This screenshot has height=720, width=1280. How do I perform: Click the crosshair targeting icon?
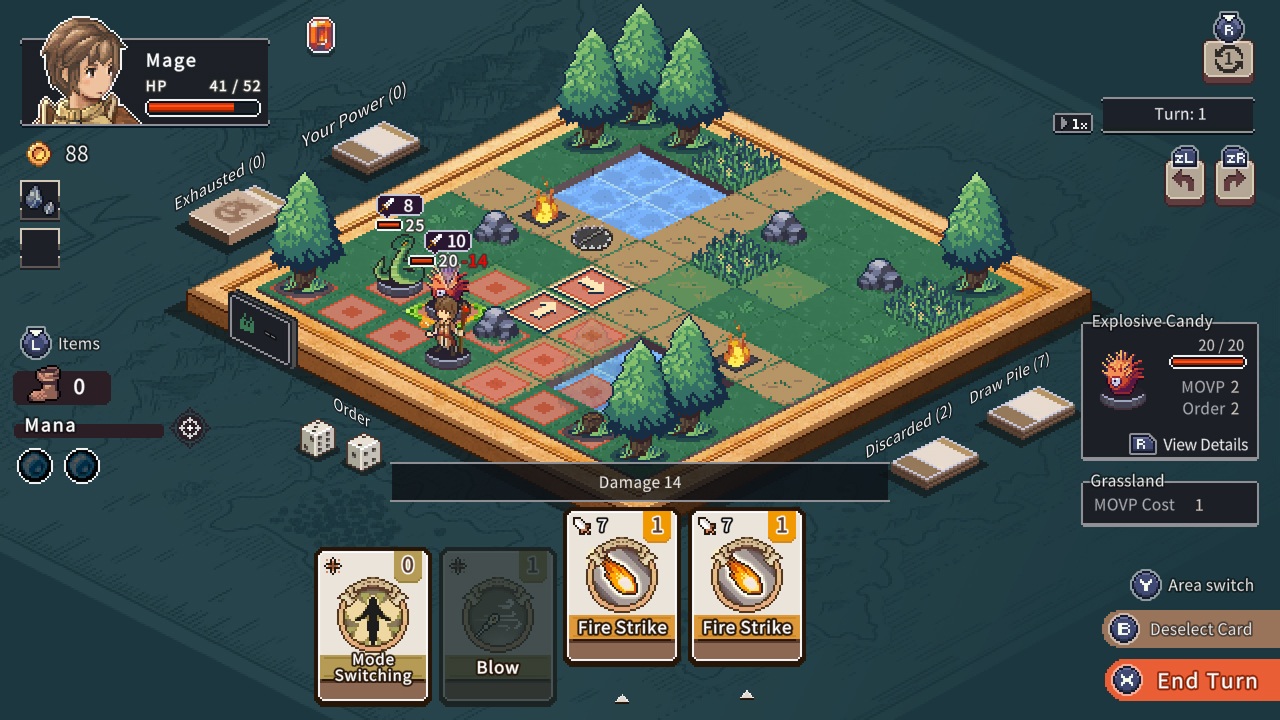pos(188,428)
